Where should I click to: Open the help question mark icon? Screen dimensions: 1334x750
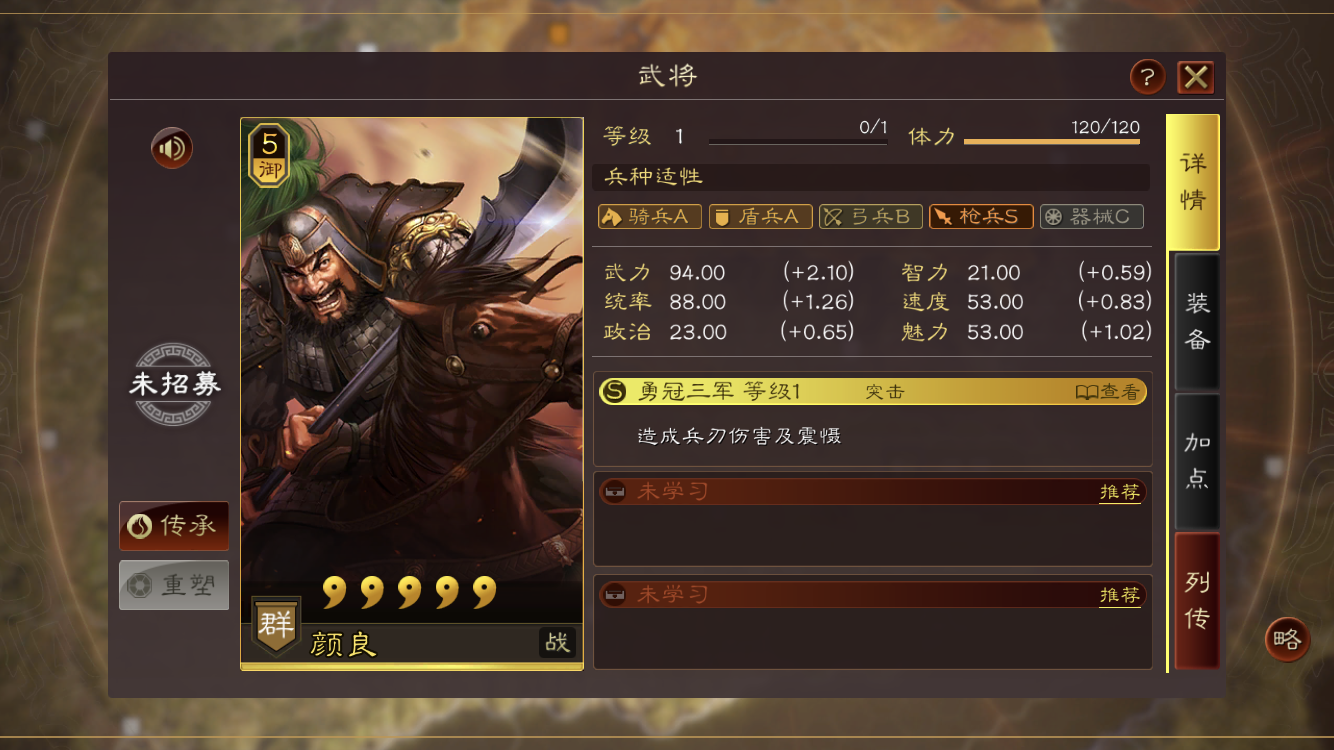[1146, 76]
